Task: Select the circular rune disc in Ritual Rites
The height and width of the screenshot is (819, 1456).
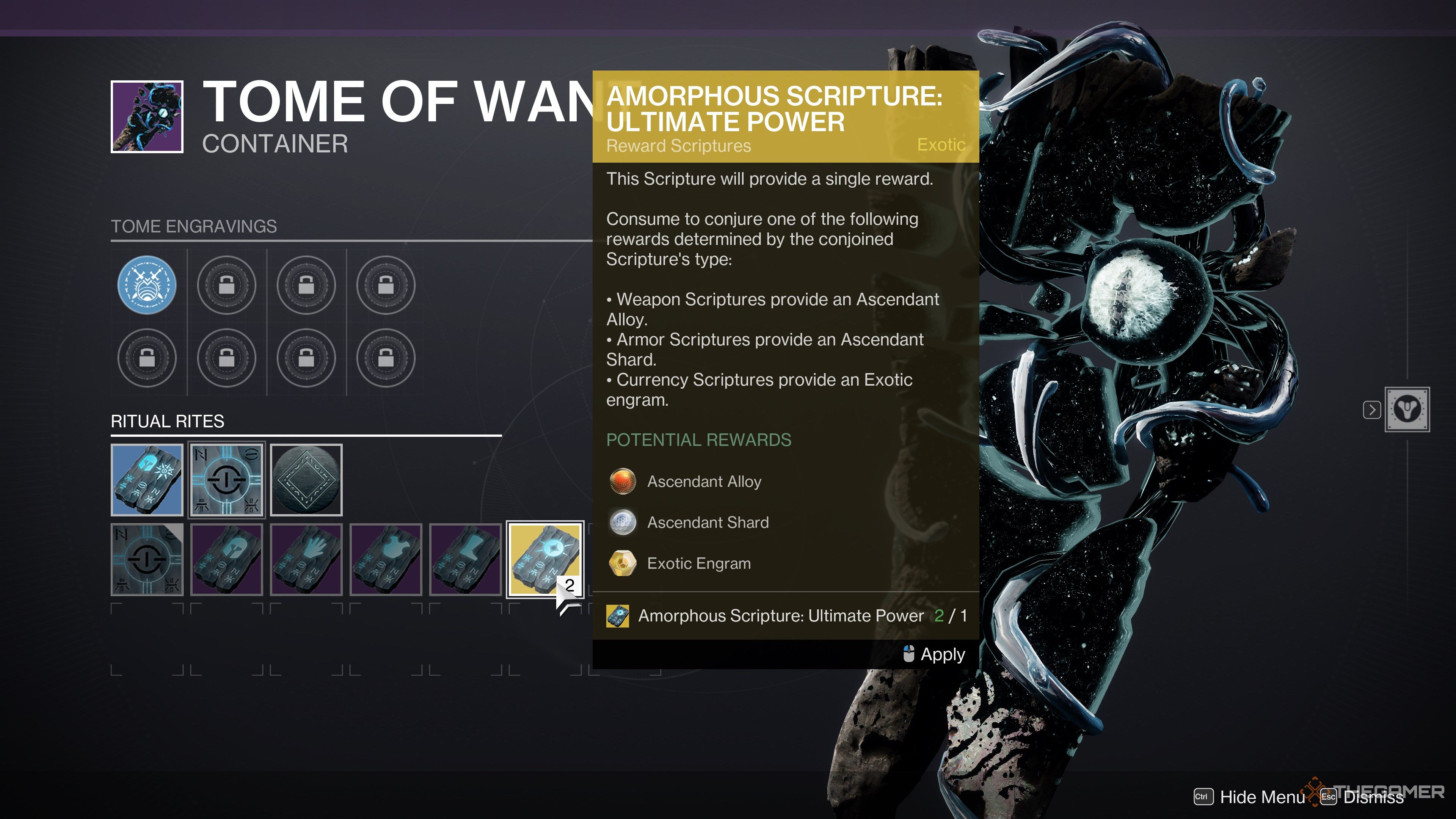Action: coord(306,479)
